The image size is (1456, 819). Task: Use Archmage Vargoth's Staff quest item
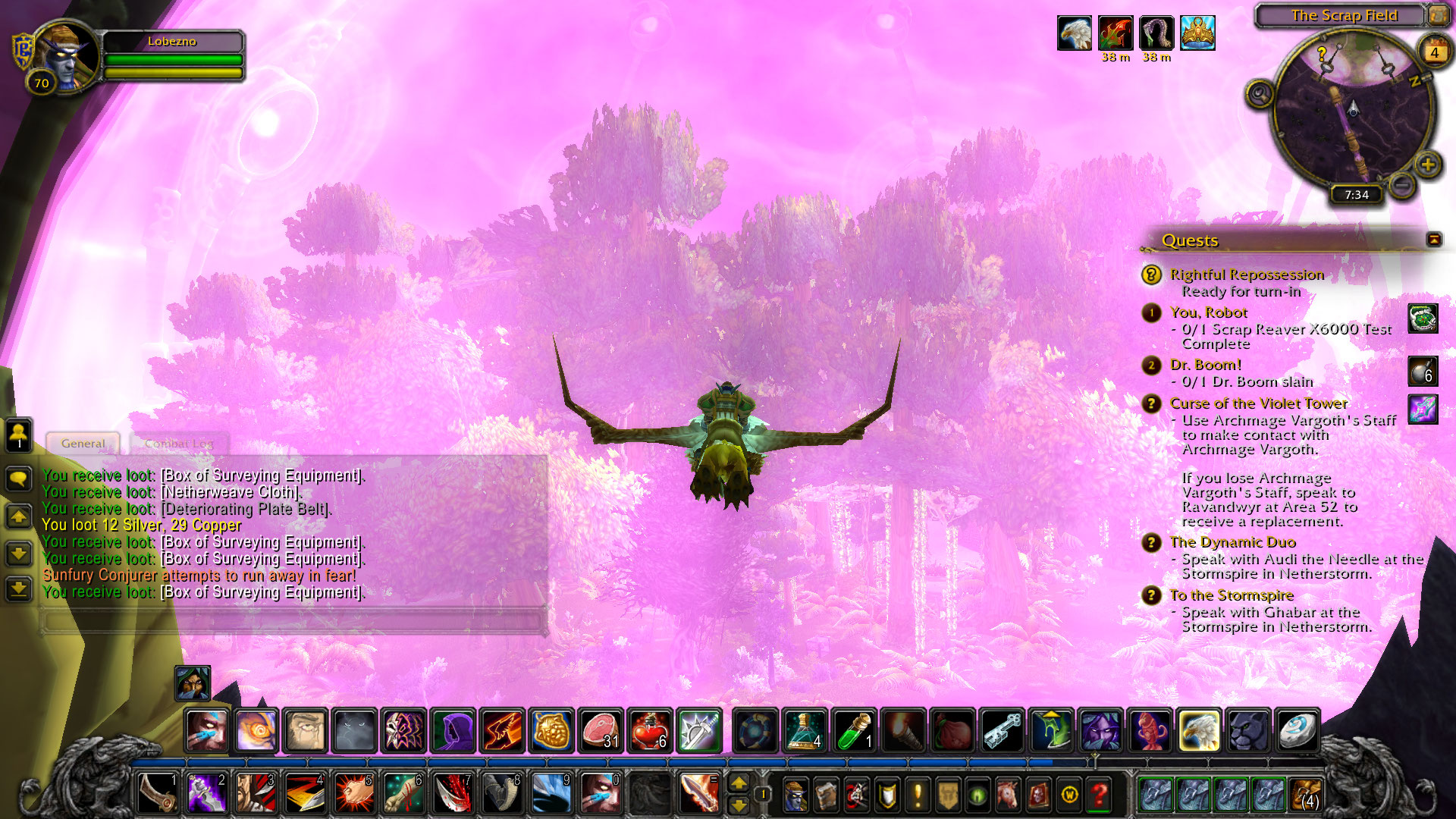[1423, 409]
